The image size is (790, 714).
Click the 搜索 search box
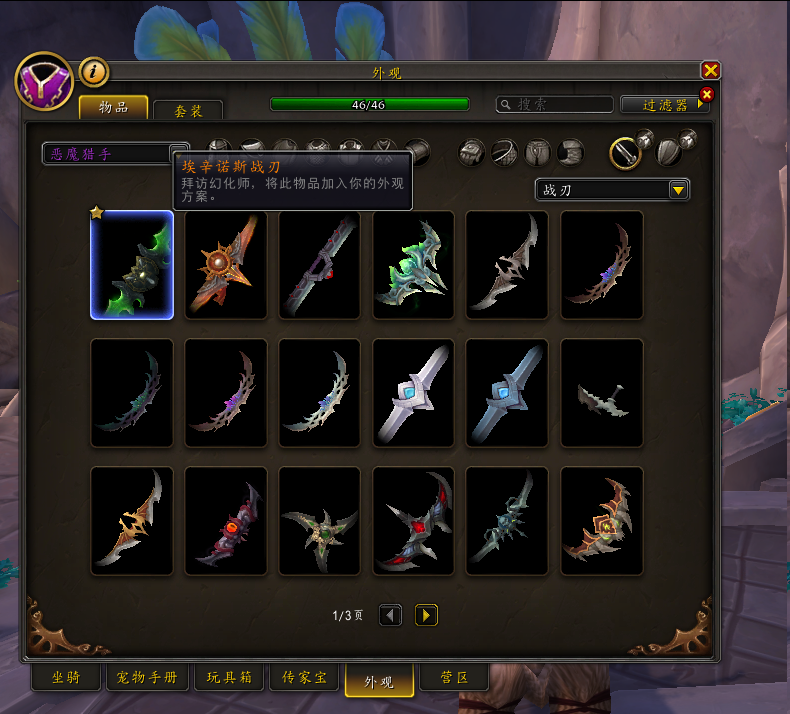point(556,104)
